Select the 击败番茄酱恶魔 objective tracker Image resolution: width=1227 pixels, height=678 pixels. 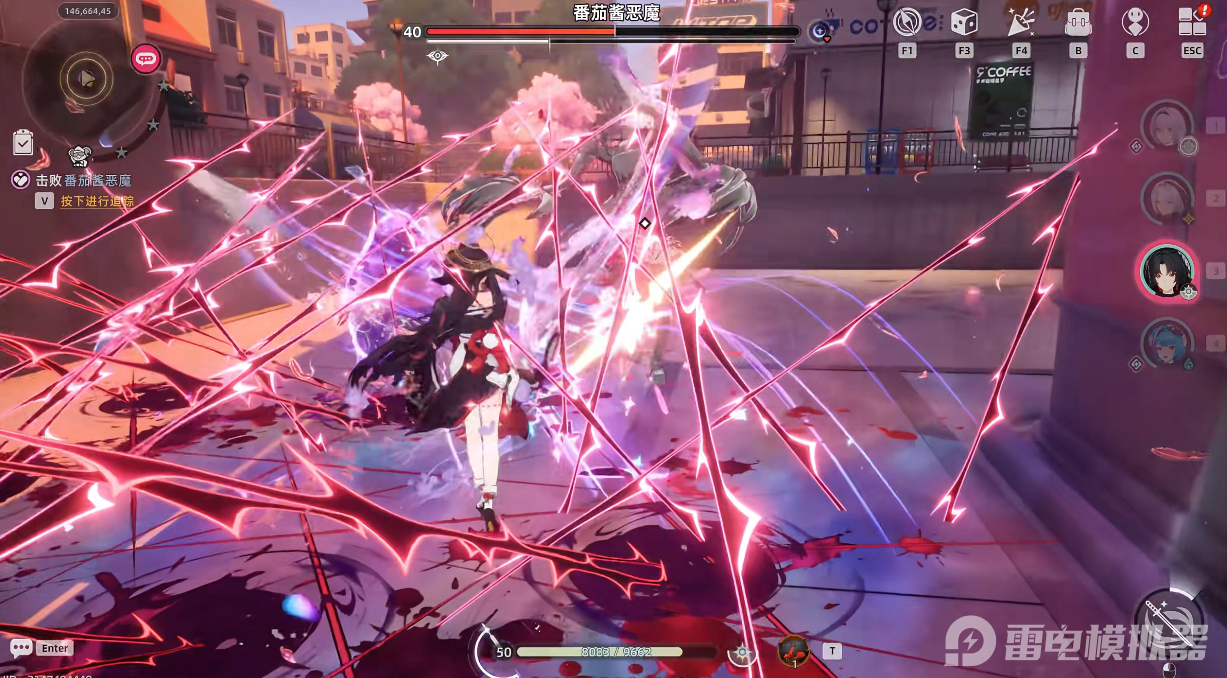(85, 181)
